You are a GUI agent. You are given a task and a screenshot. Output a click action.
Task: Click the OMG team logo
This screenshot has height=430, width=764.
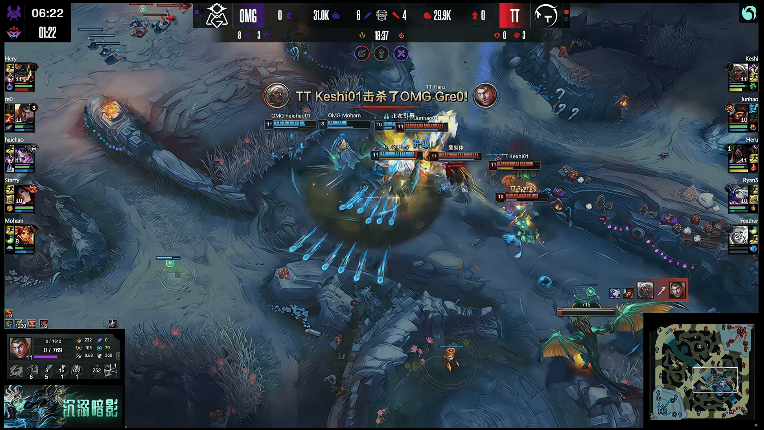(217, 15)
